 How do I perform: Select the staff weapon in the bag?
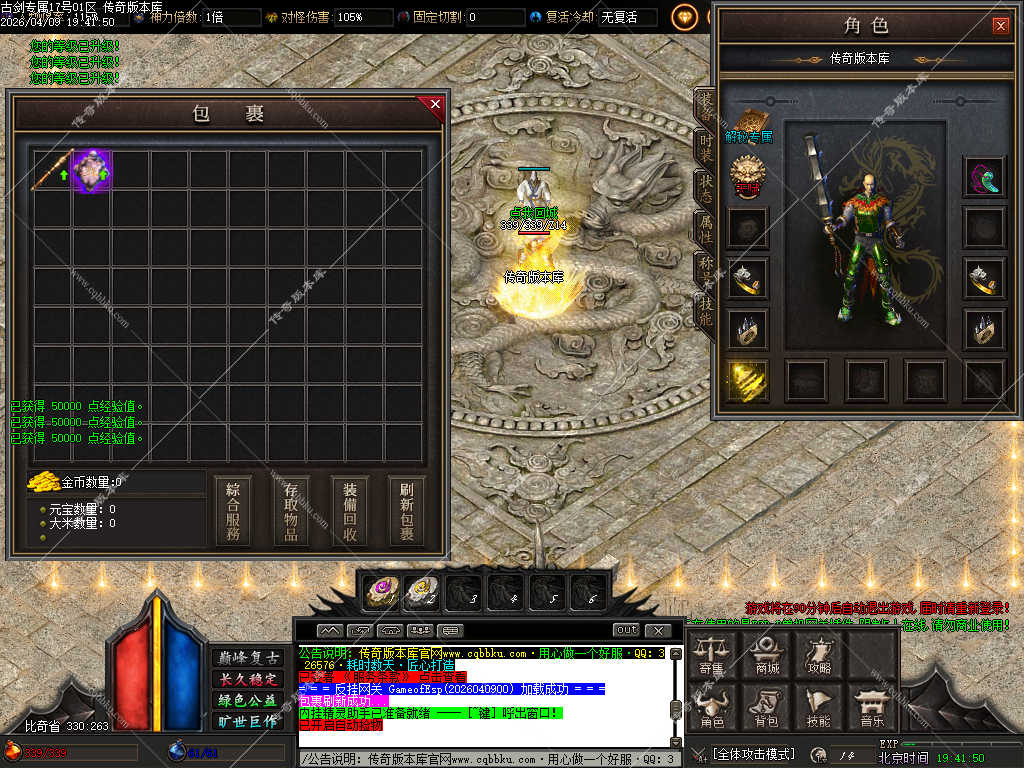[x=52, y=170]
